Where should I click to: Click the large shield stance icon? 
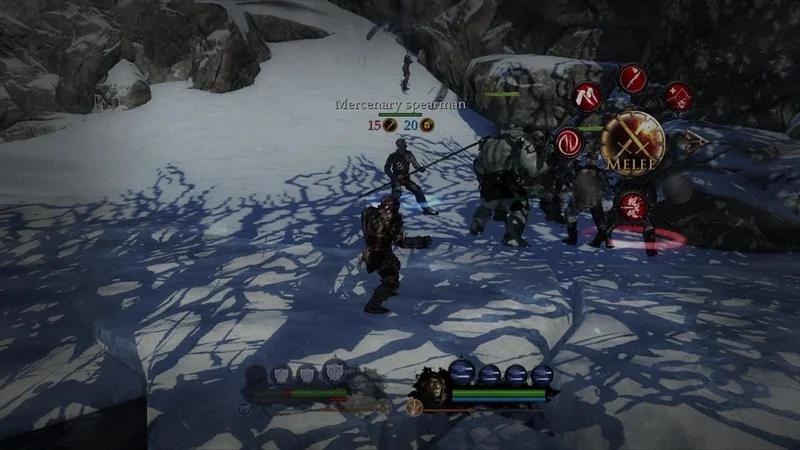coord(334,372)
